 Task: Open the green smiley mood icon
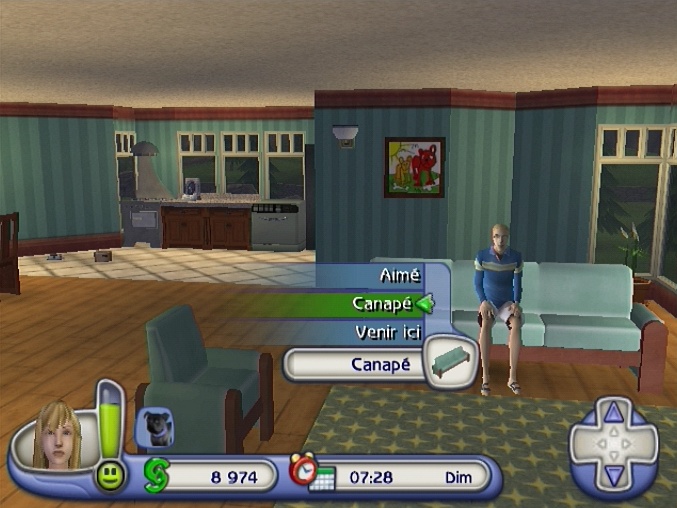click(110, 476)
